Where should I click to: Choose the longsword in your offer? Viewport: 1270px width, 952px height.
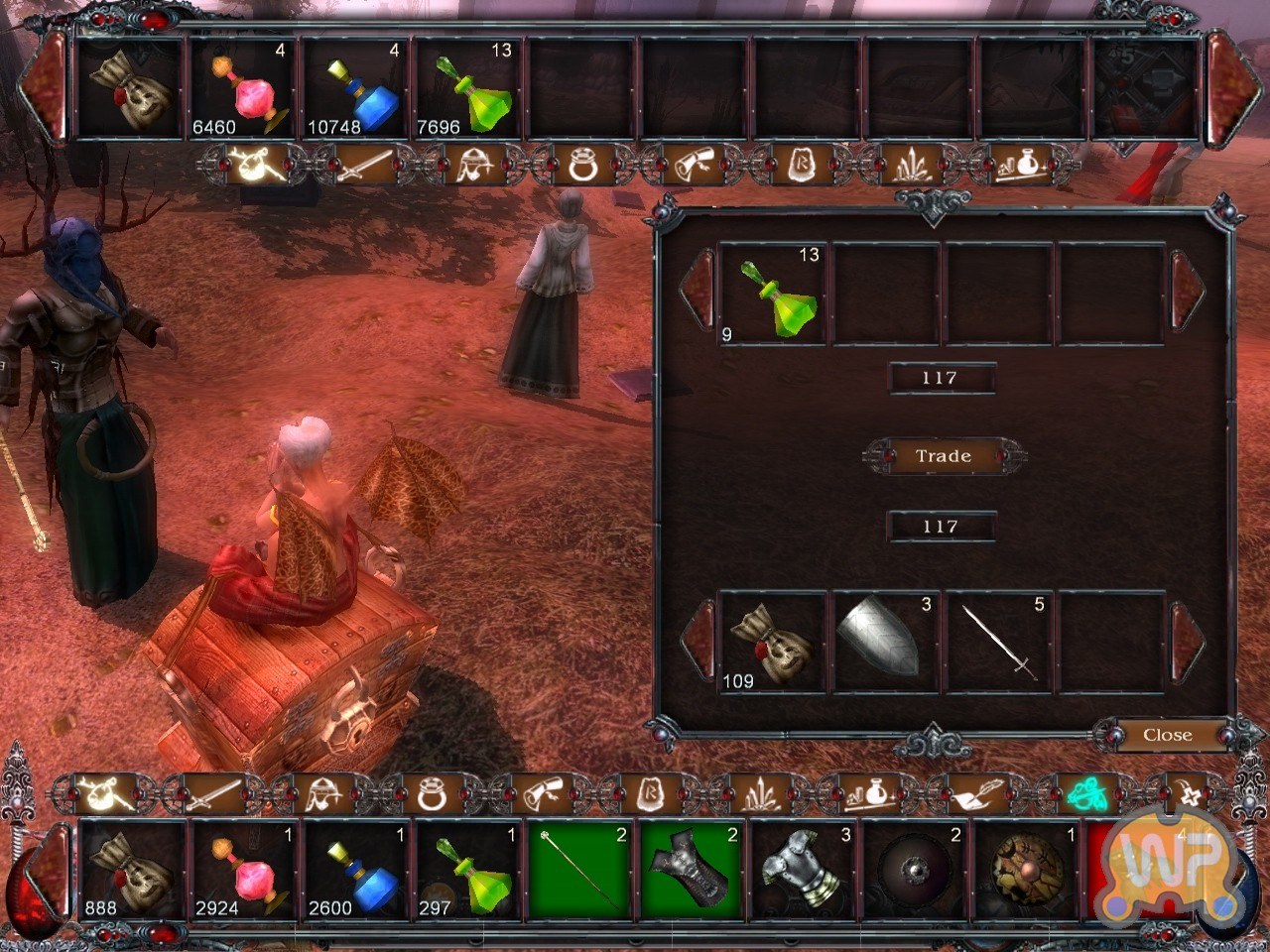[x=1000, y=643]
